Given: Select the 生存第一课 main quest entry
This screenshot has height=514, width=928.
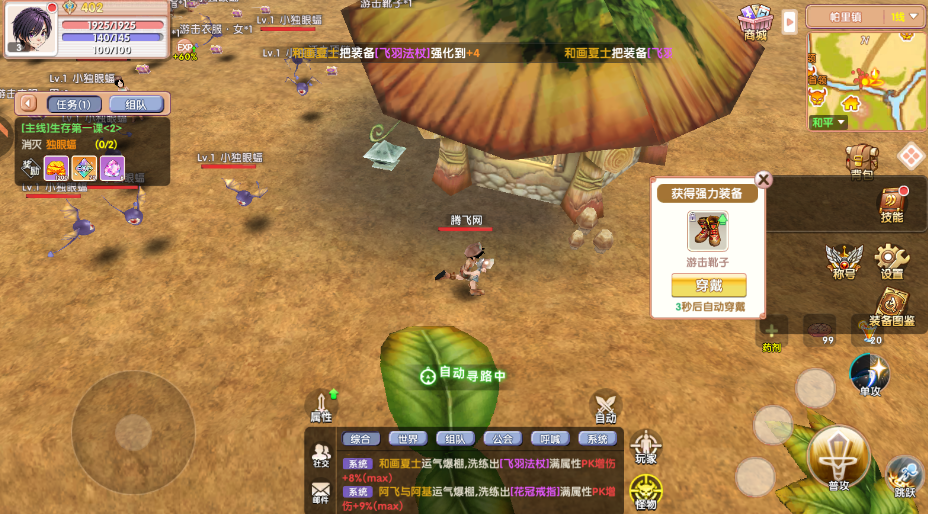Looking at the screenshot, I should tap(72, 129).
